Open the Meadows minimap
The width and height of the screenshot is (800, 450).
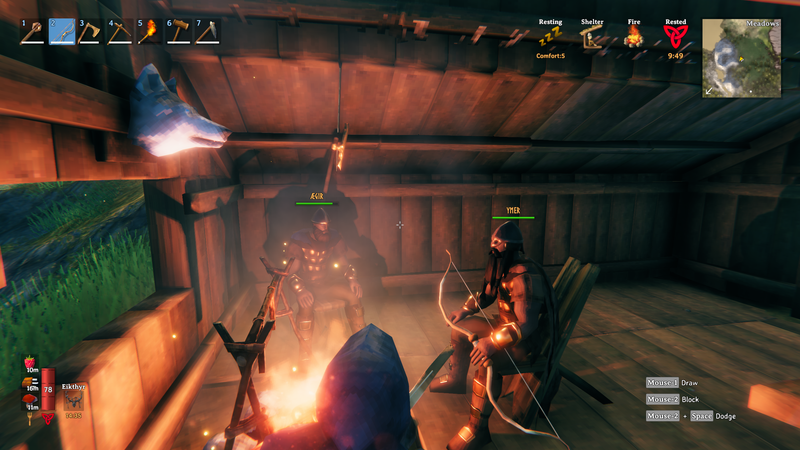coord(741,58)
